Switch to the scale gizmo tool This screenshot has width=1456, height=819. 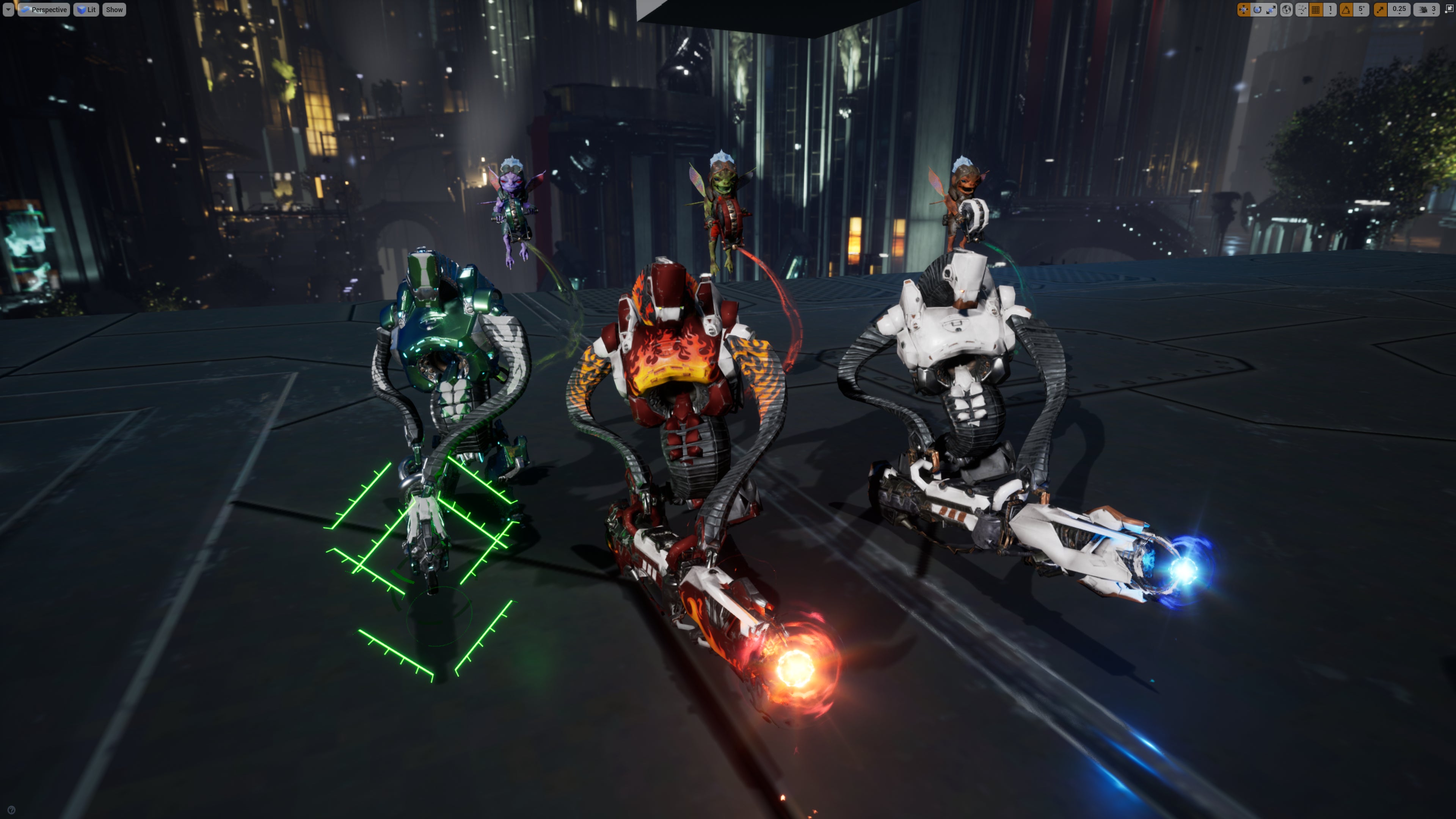[x=1271, y=9]
